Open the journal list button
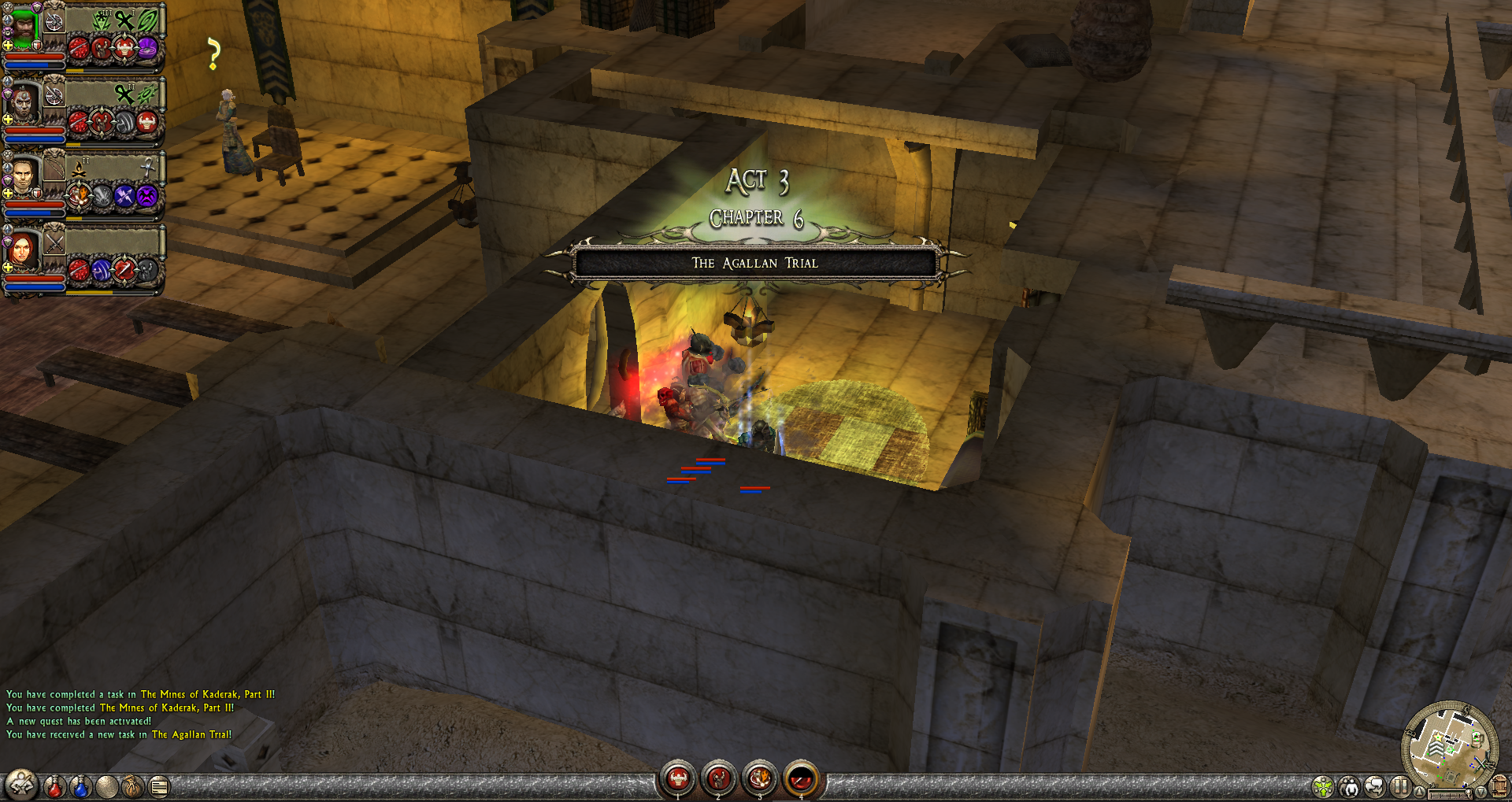This screenshot has height=802, width=1512. 159,785
